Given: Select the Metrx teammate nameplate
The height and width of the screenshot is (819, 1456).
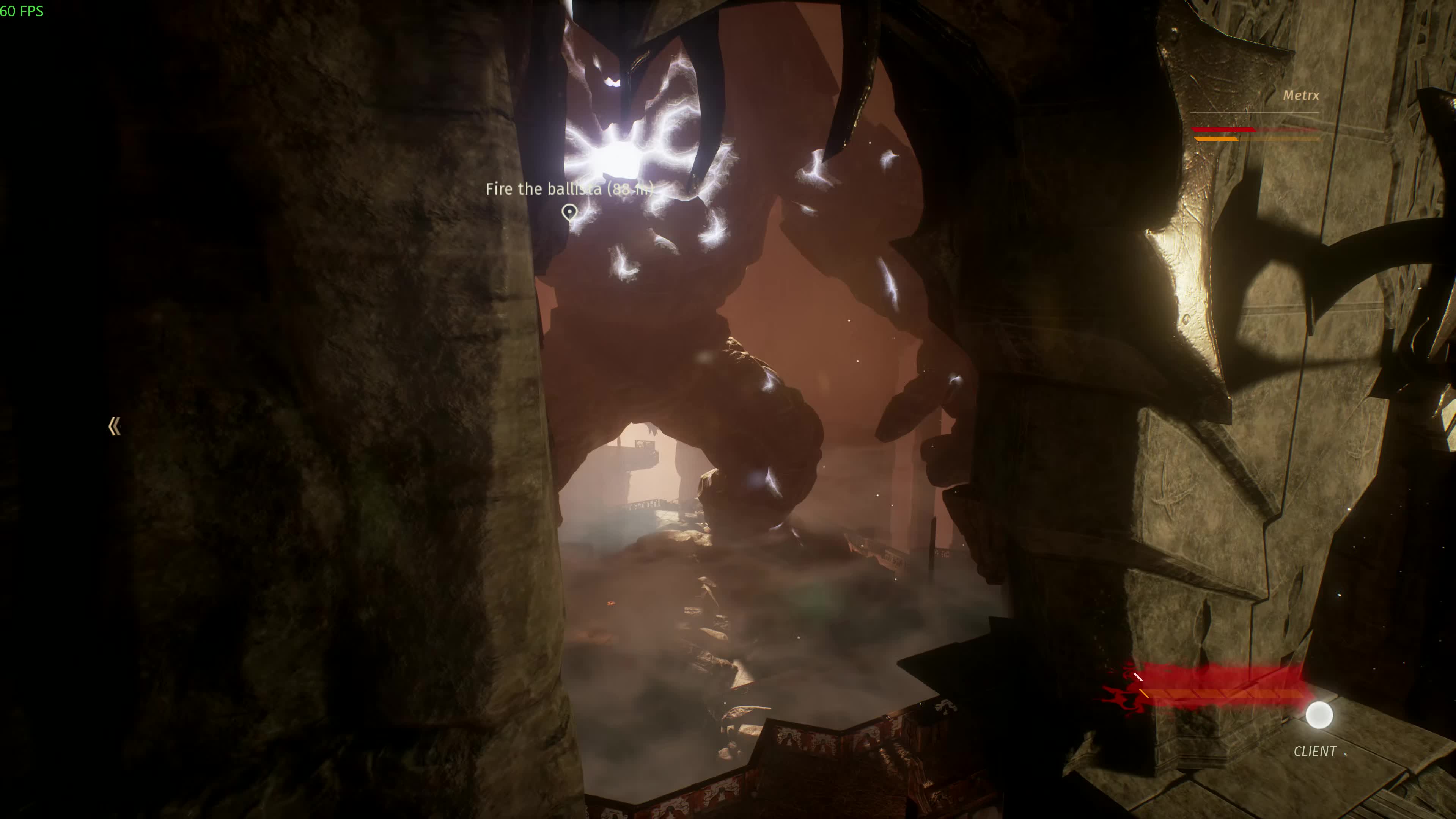Looking at the screenshot, I should click(x=1300, y=96).
